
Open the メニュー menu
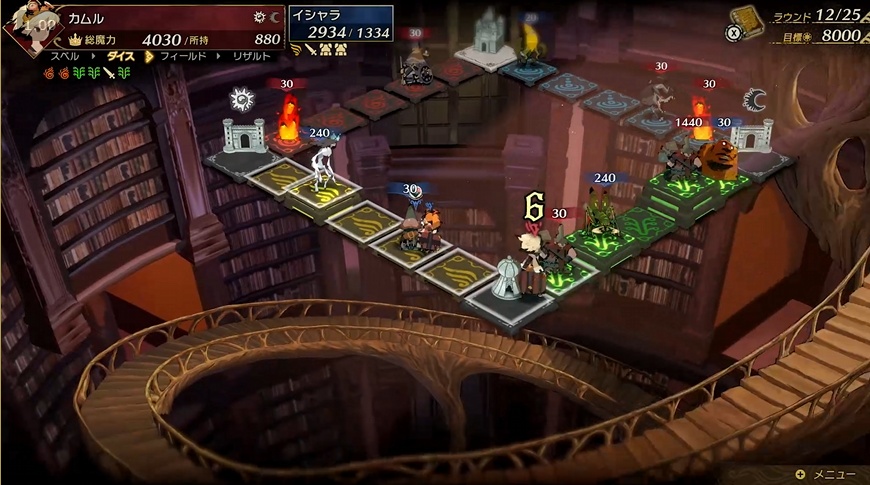pyautogui.click(x=826, y=474)
